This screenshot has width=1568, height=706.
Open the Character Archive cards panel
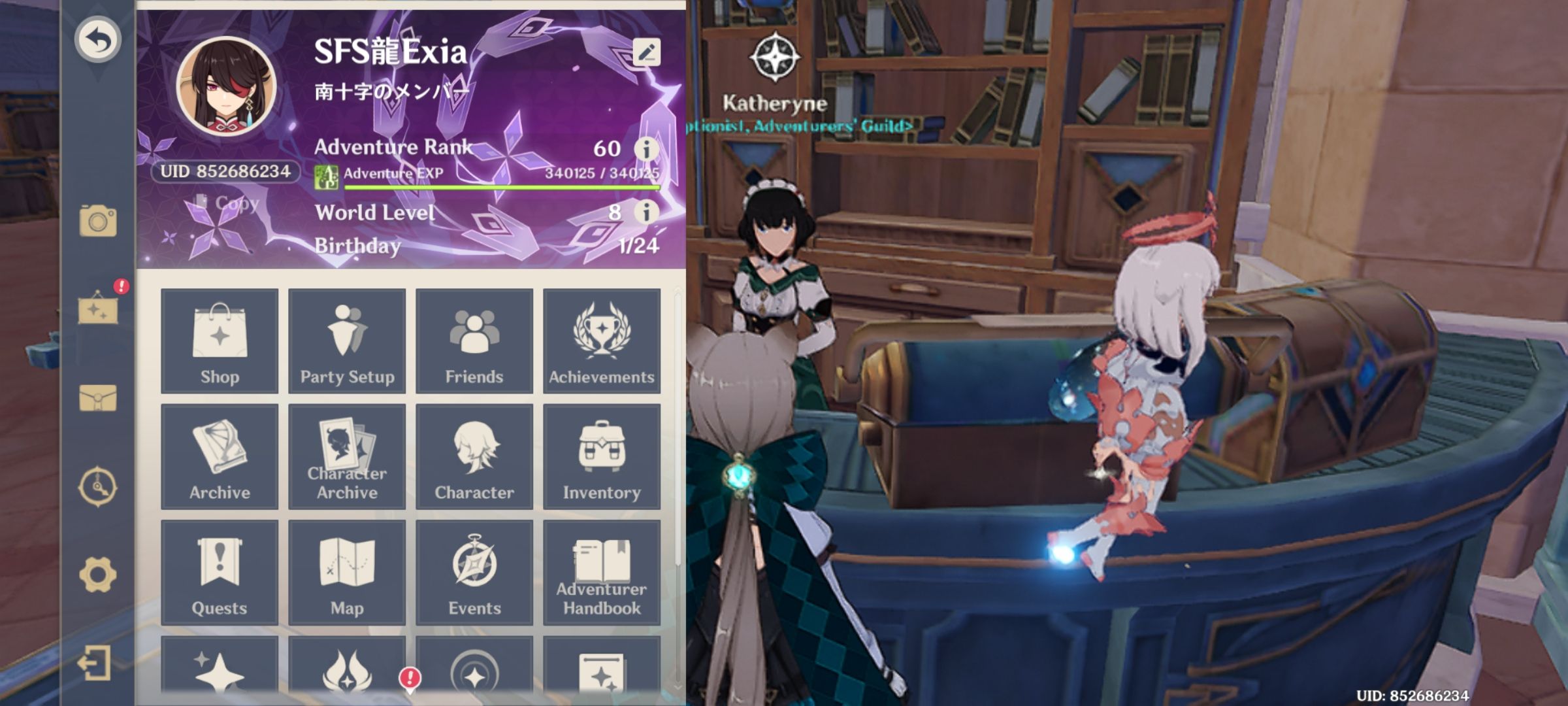(x=347, y=458)
